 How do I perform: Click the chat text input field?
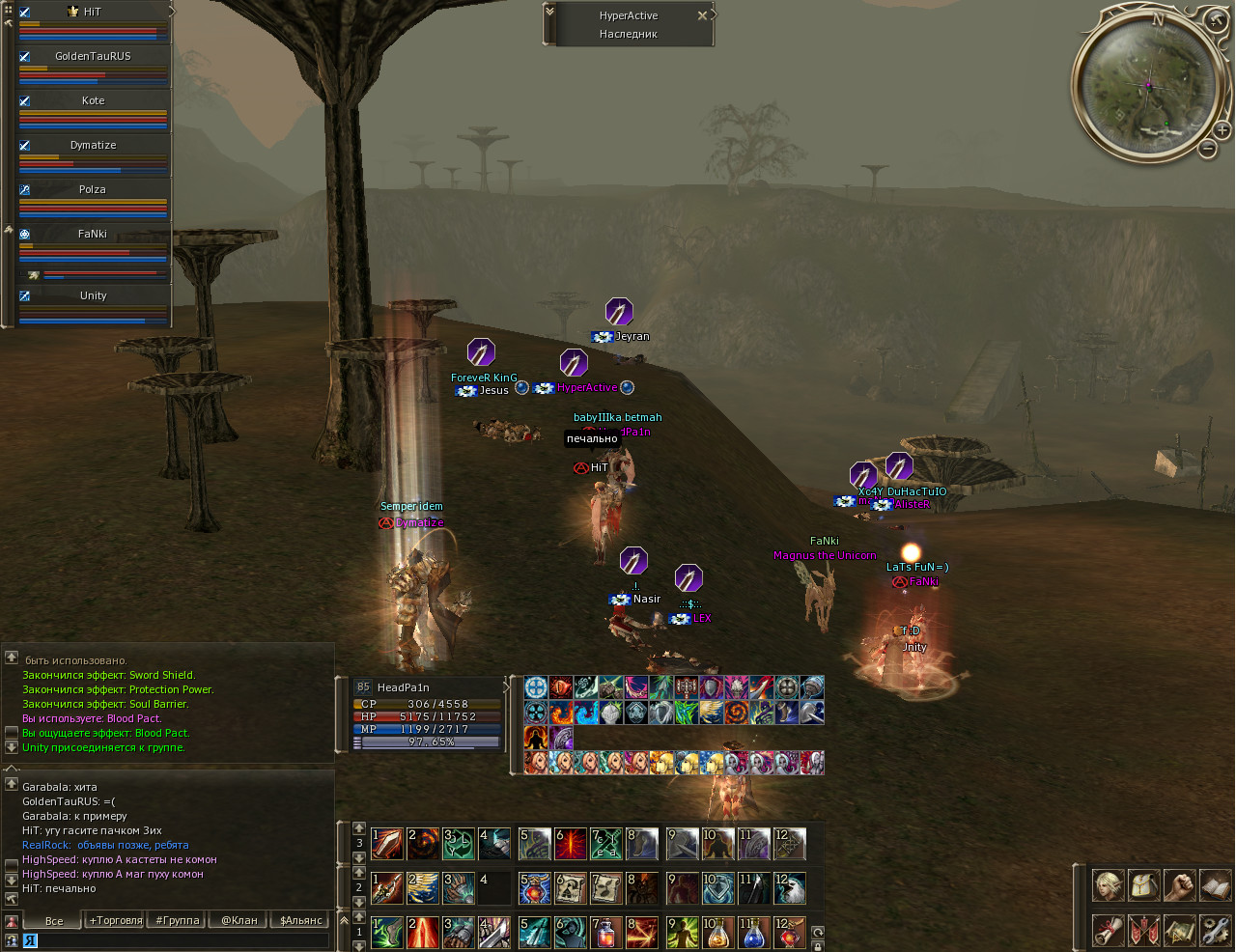coord(179,939)
